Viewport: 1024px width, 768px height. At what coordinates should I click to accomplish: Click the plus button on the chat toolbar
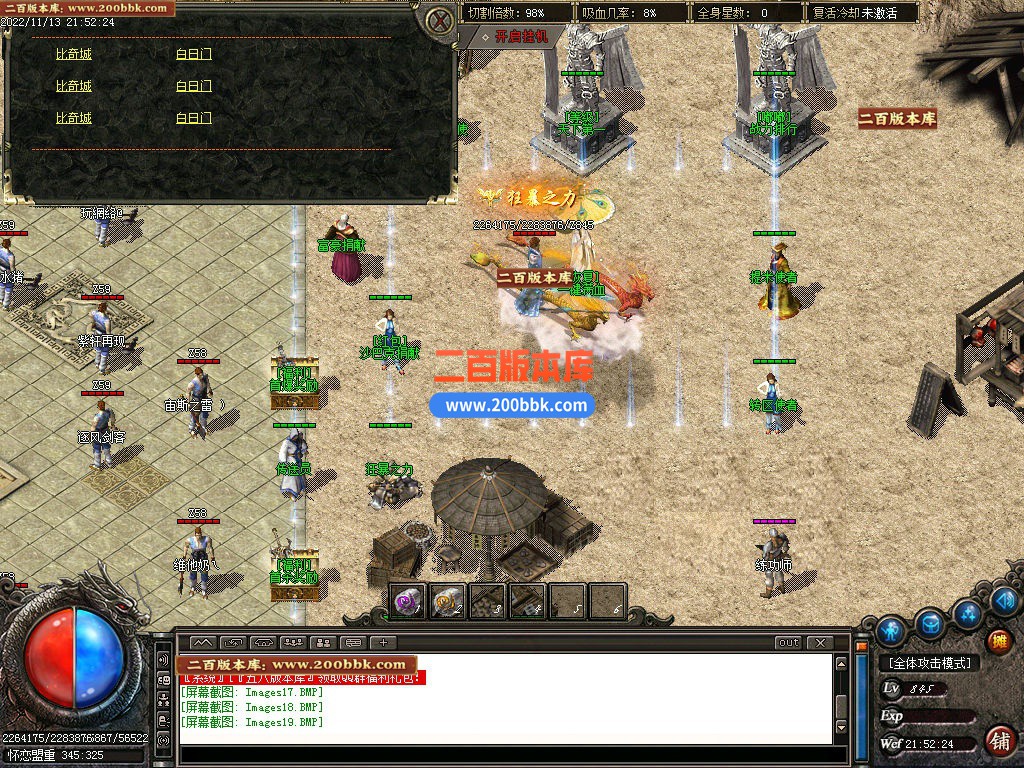(x=383, y=643)
